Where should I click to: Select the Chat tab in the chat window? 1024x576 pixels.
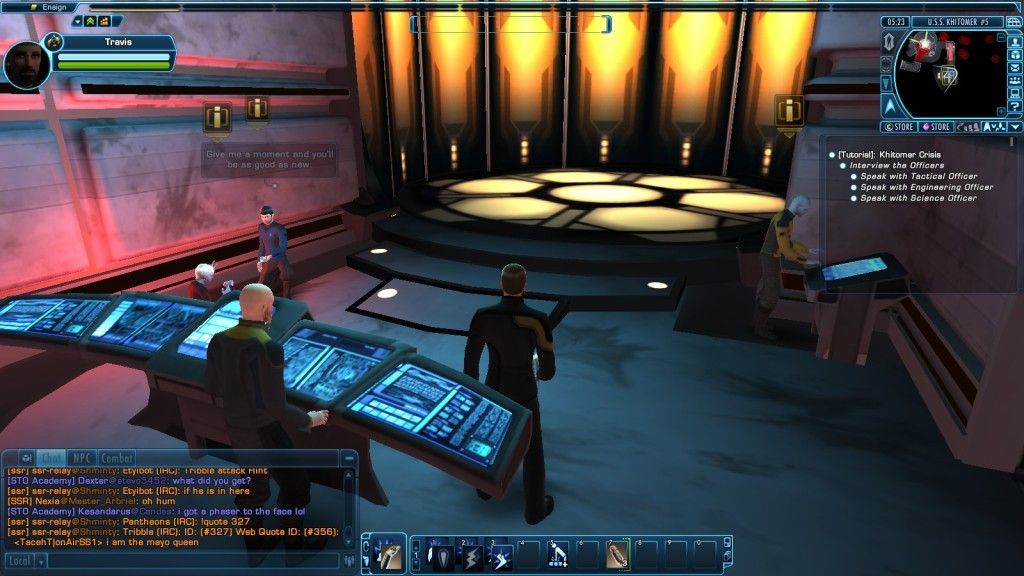pos(52,458)
